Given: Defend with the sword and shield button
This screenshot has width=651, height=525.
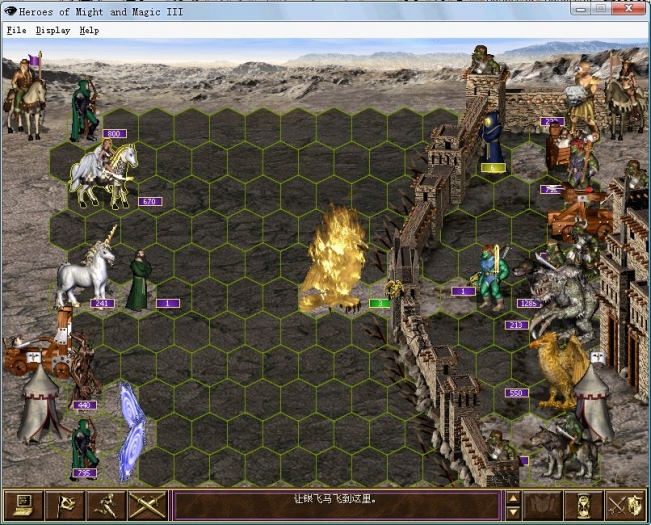Looking at the screenshot, I should pyautogui.click(x=625, y=505).
